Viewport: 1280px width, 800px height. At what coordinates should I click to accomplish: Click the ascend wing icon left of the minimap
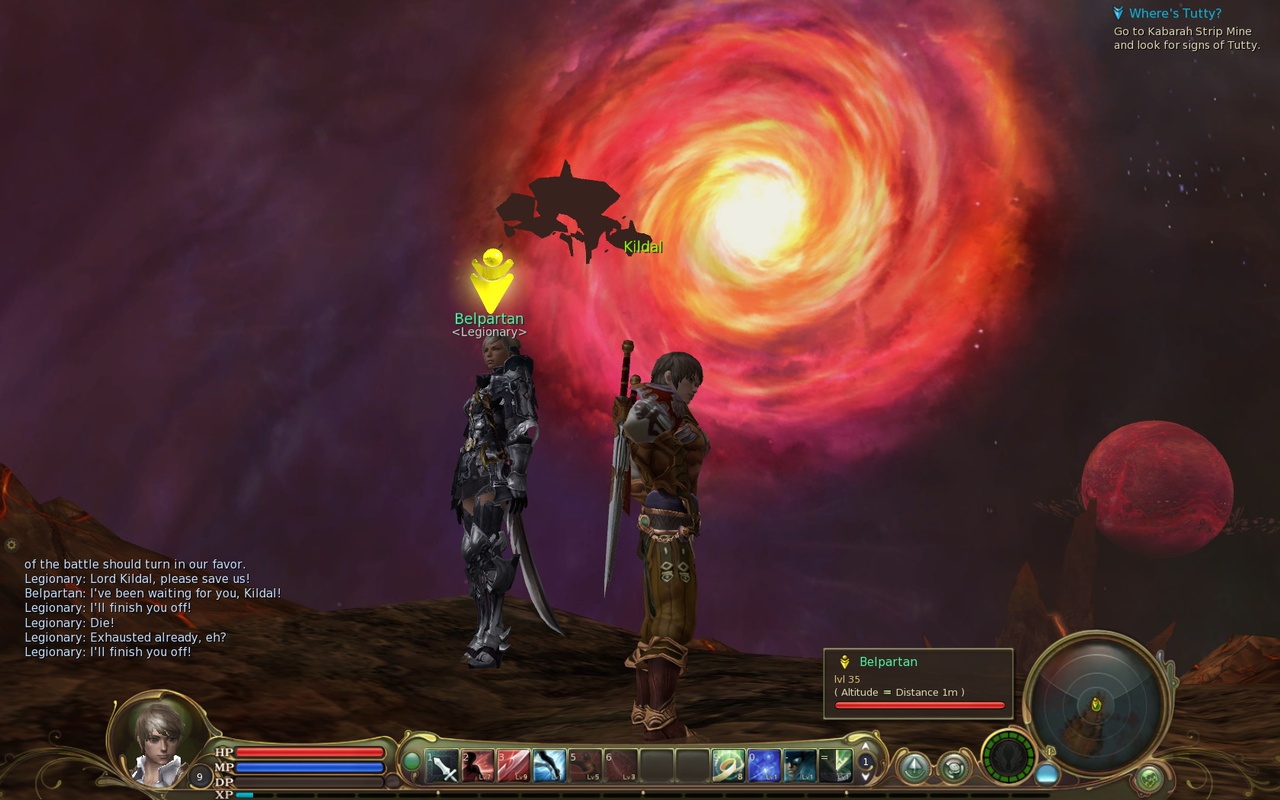[x=913, y=768]
